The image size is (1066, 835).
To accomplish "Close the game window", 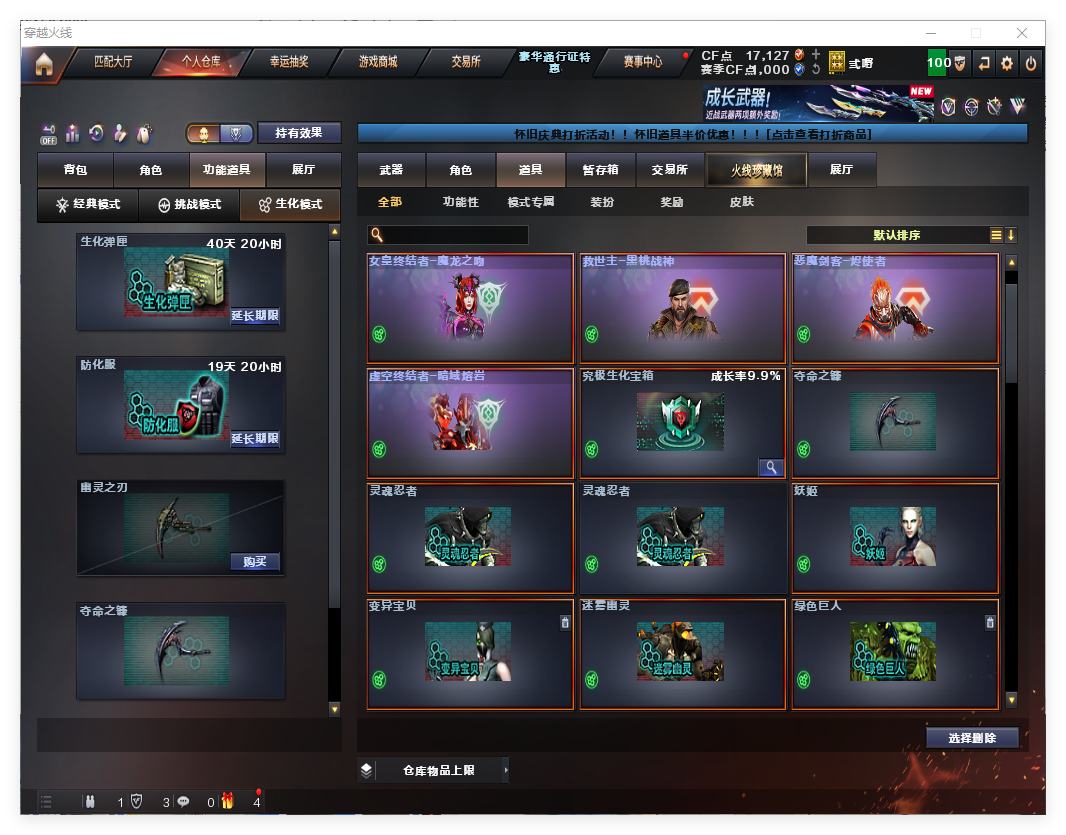I will coord(1023,33).
